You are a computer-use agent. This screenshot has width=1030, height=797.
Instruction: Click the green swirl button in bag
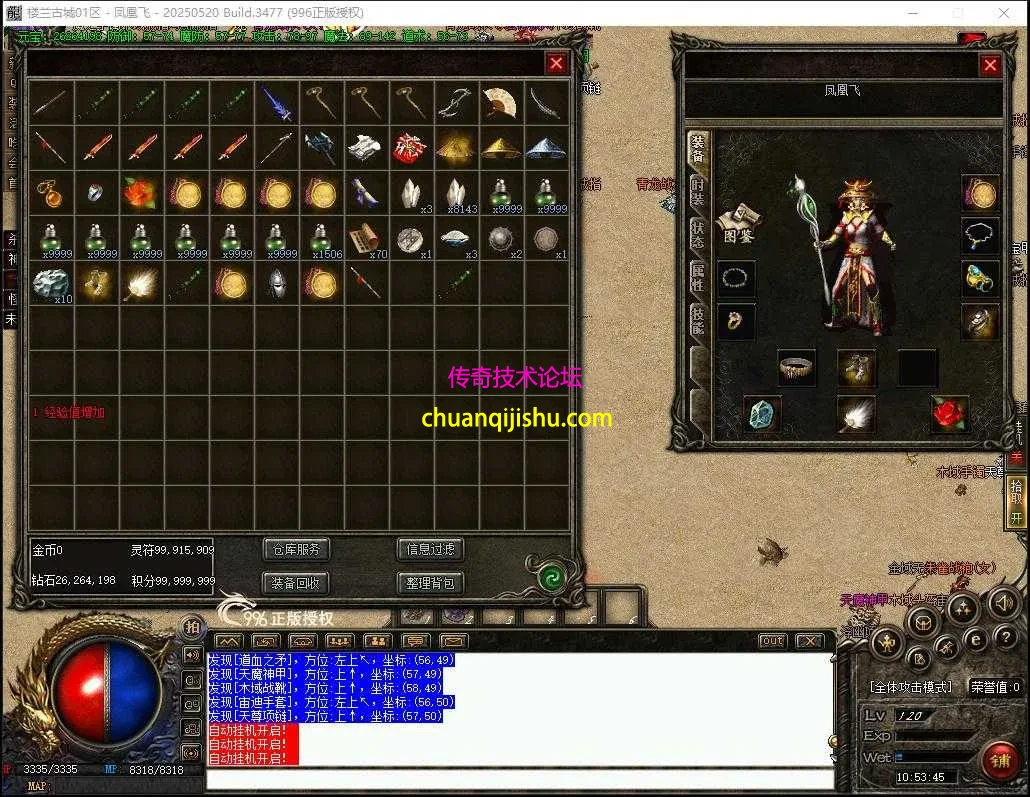(x=549, y=577)
